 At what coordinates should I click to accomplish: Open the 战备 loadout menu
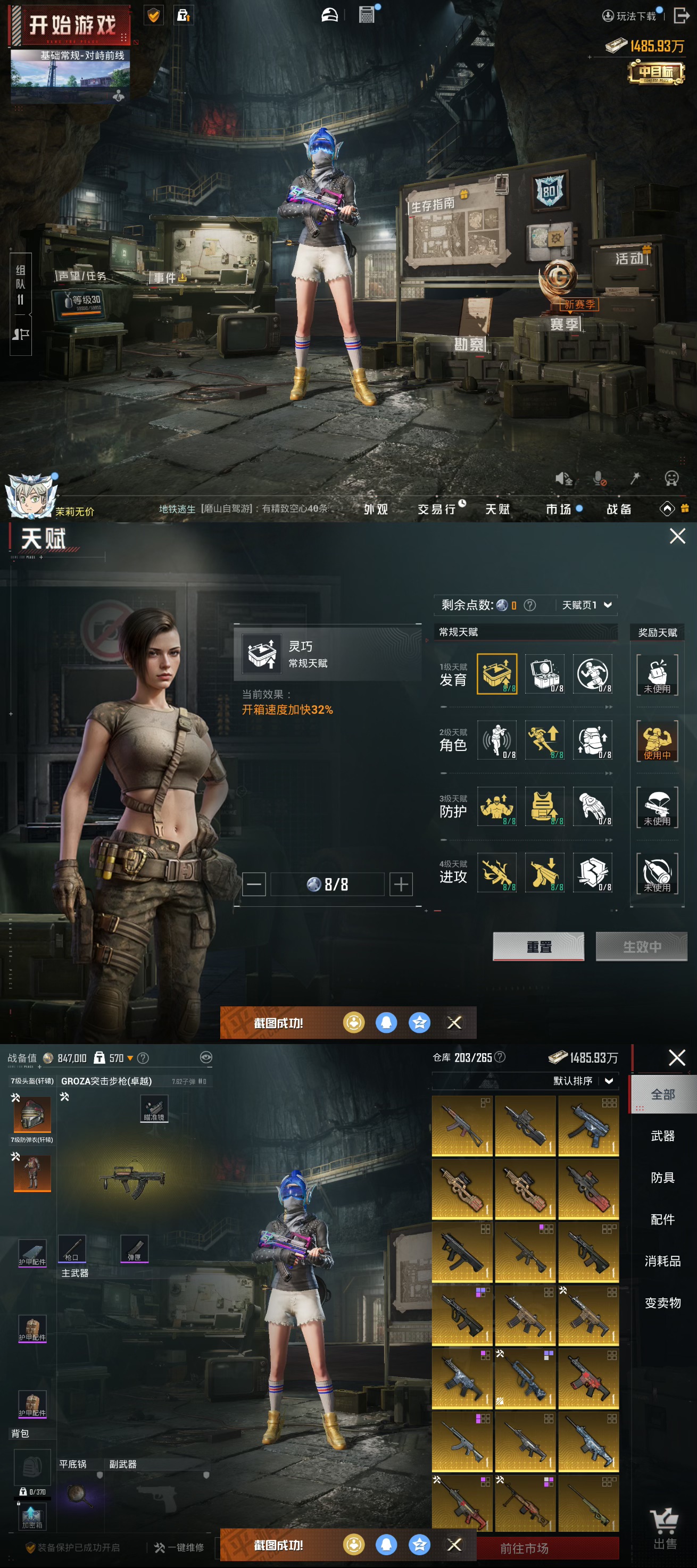pyautogui.click(x=618, y=509)
